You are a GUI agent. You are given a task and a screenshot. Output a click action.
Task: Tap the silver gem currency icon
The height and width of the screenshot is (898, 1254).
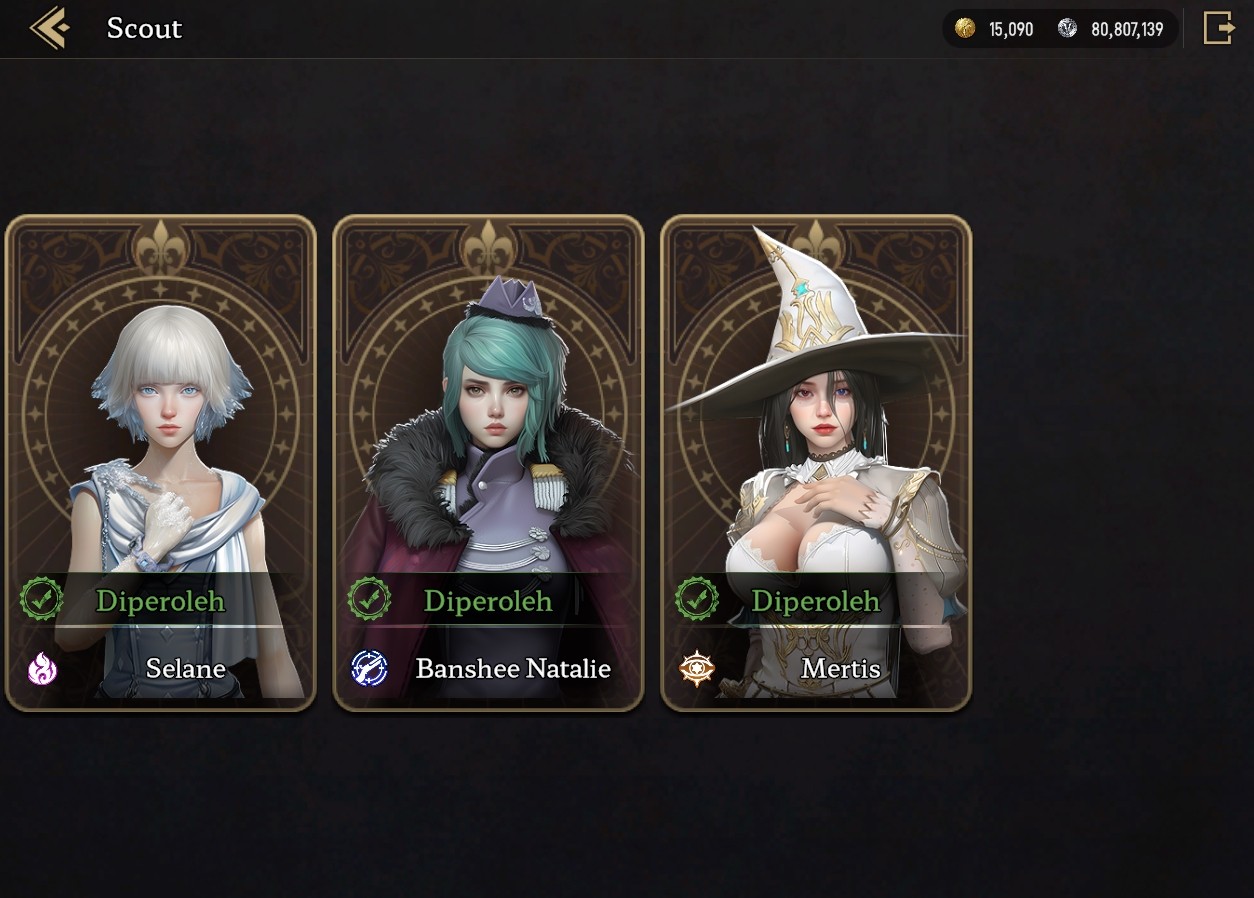coord(1068,29)
